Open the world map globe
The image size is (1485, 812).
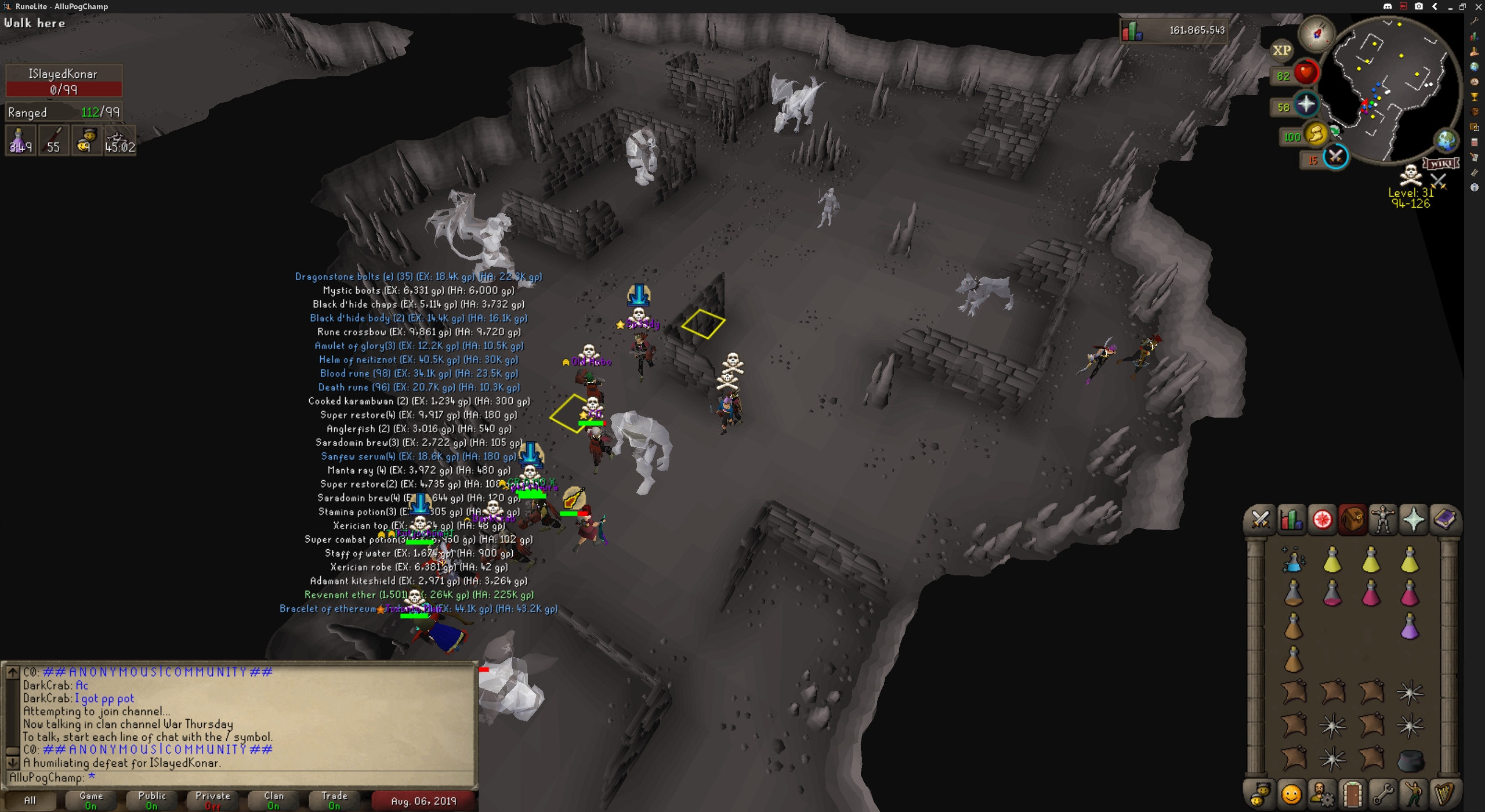(1446, 140)
